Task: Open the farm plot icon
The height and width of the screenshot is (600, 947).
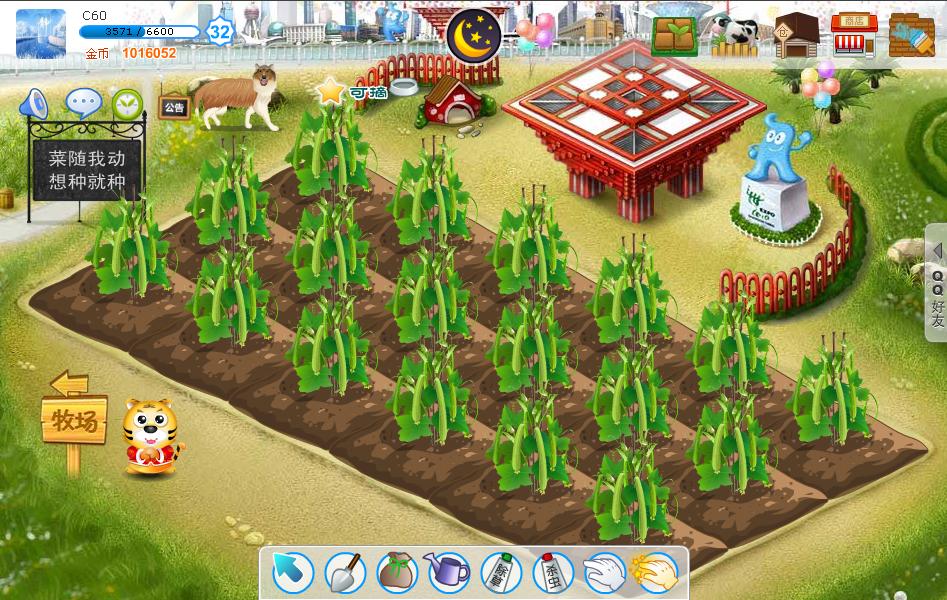Action: (675, 35)
